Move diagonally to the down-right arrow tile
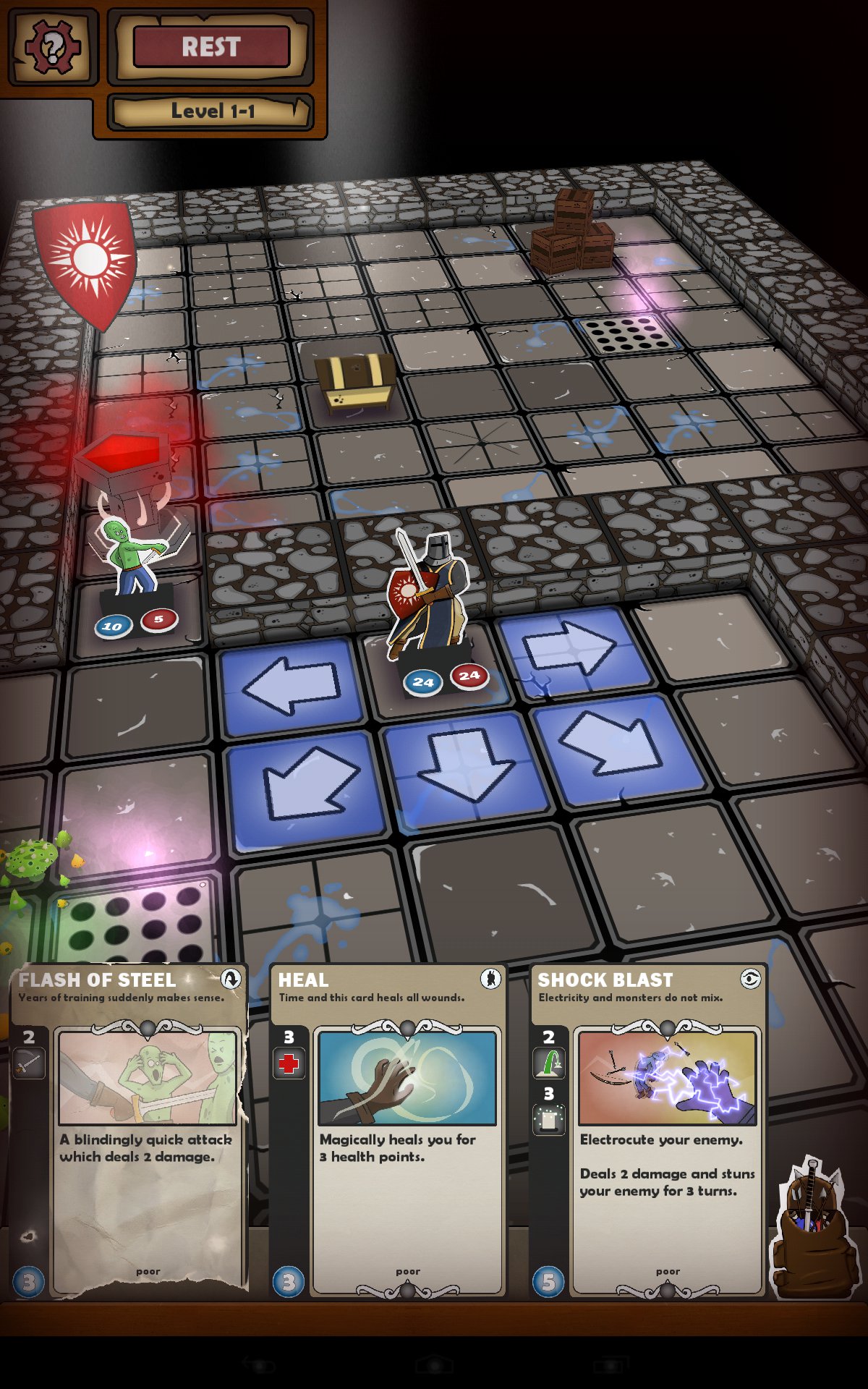The height and width of the screenshot is (1389, 868). (x=616, y=747)
